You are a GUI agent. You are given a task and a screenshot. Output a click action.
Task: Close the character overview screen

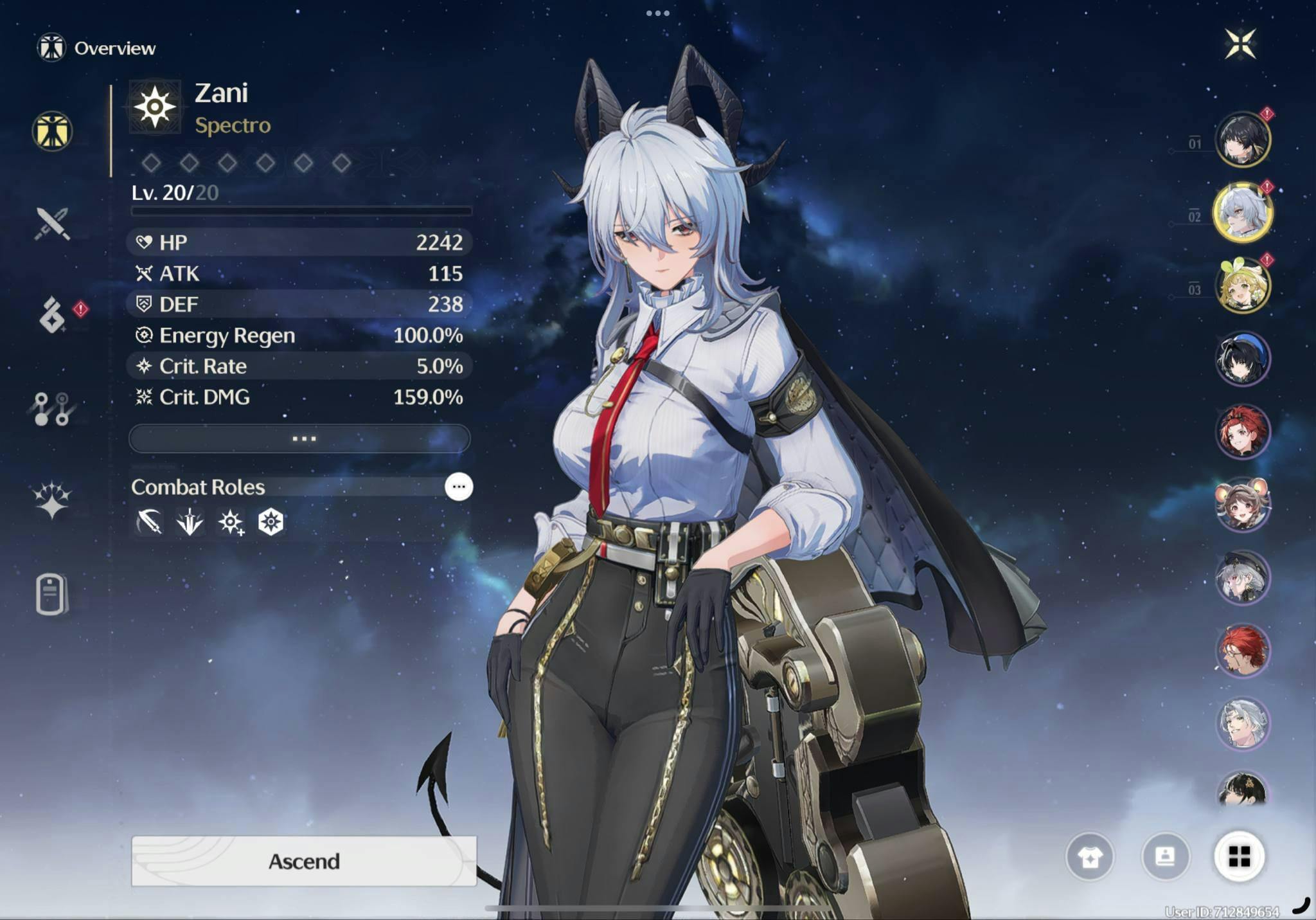coord(1240,44)
